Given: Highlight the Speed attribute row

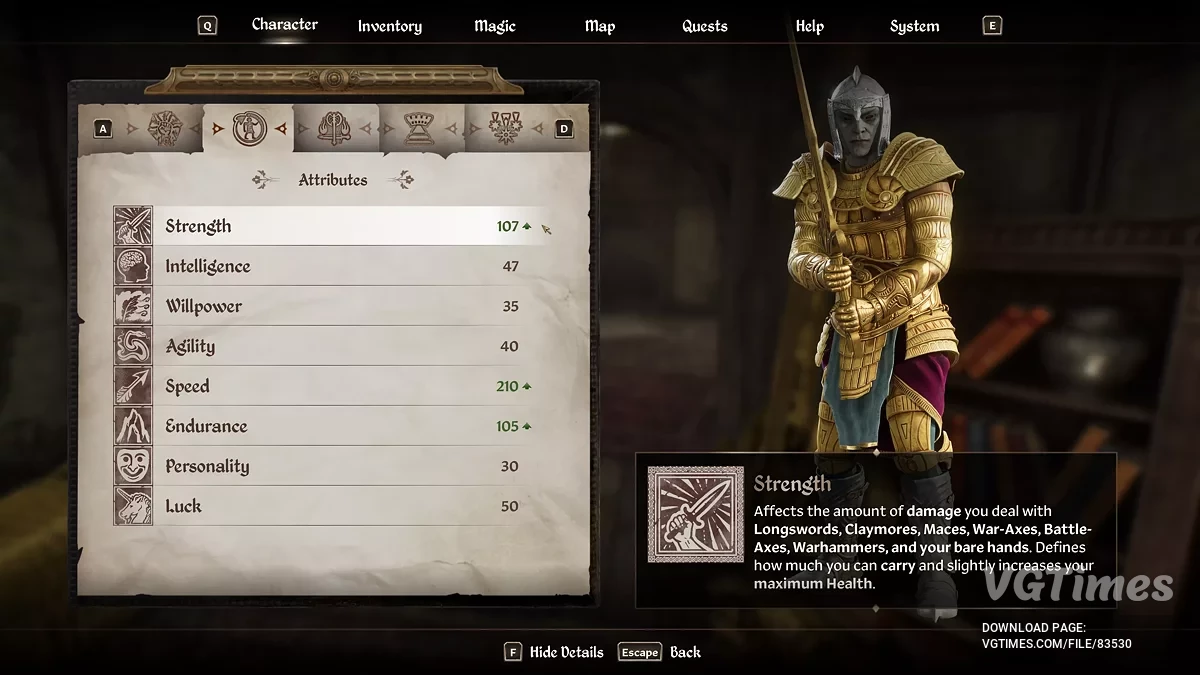Looking at the screenshot, I should coord(330,386).
